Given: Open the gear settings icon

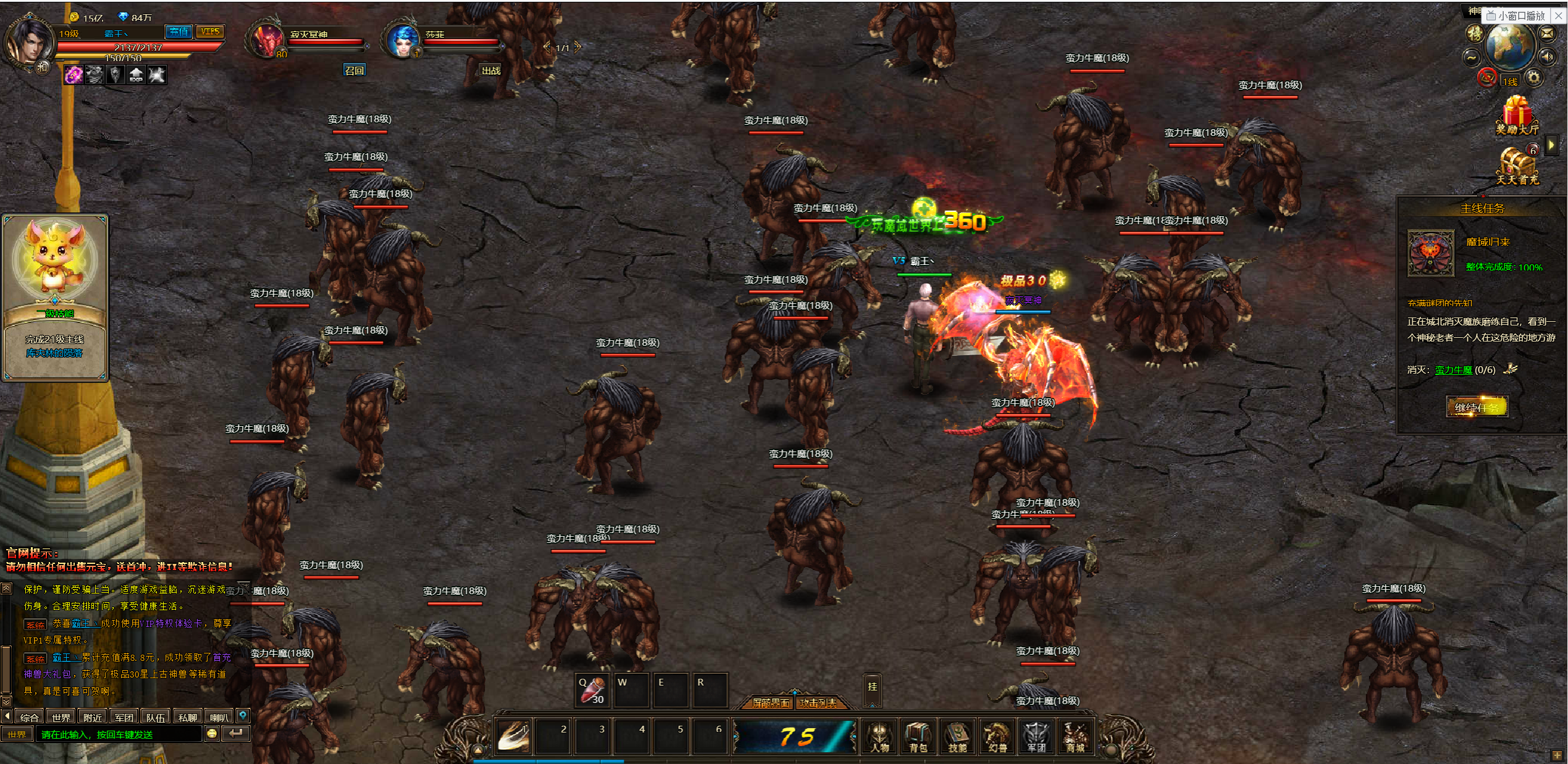Looking at the screenshot, I should [1533, 78].
